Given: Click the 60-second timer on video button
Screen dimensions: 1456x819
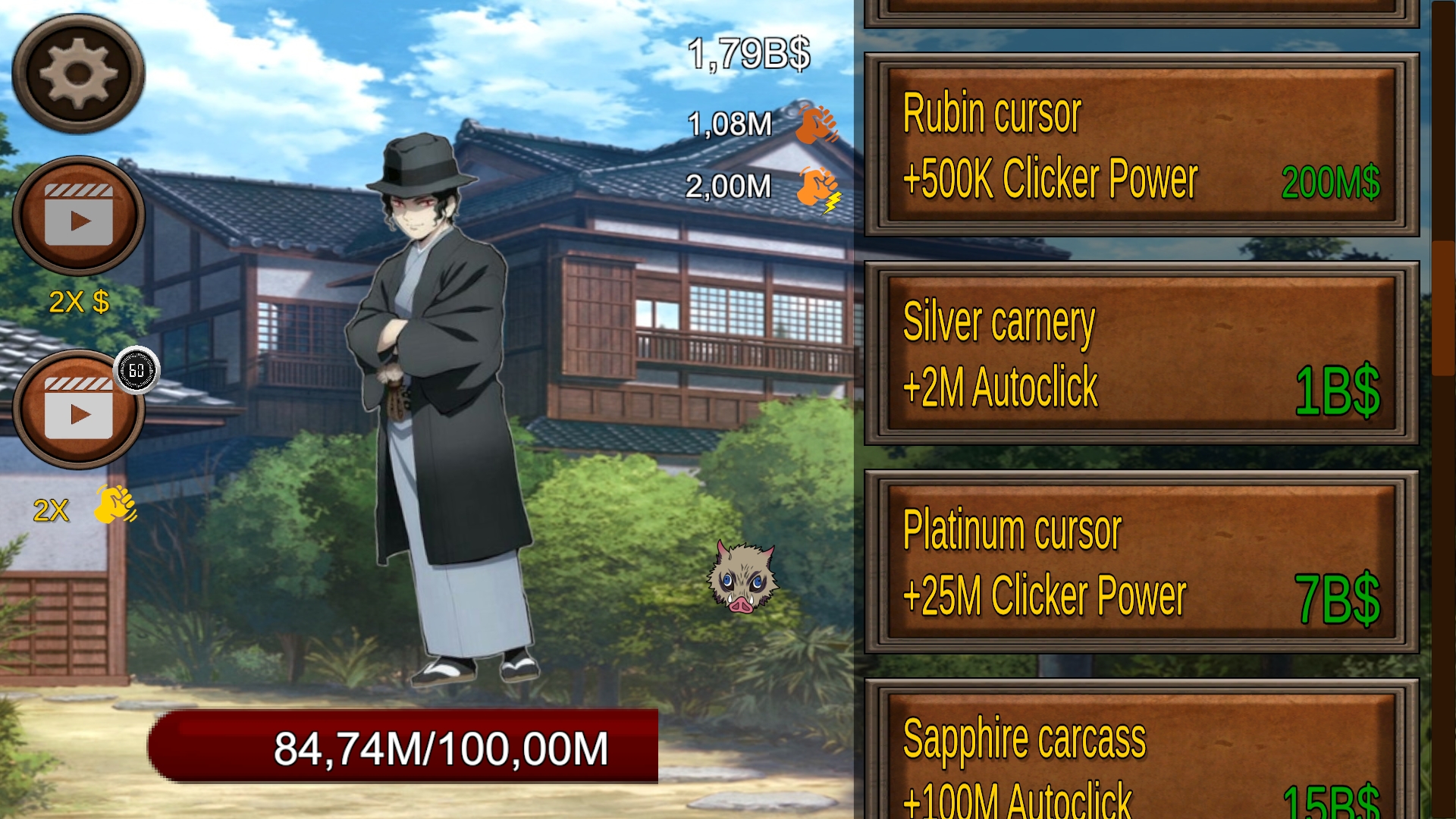Looking at the screenshot, I should (x=136, y=371).
